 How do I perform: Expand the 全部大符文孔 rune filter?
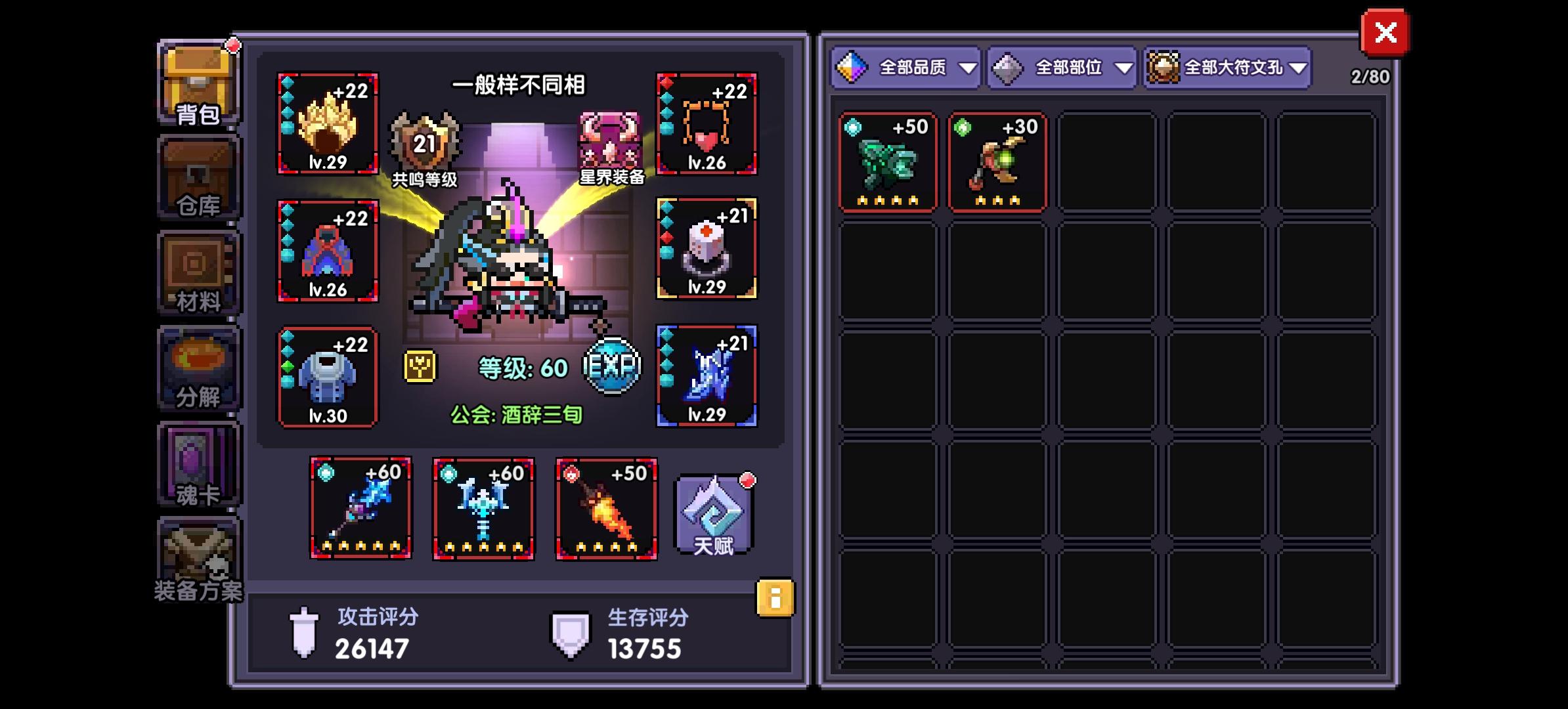[x=1227, y=66]
